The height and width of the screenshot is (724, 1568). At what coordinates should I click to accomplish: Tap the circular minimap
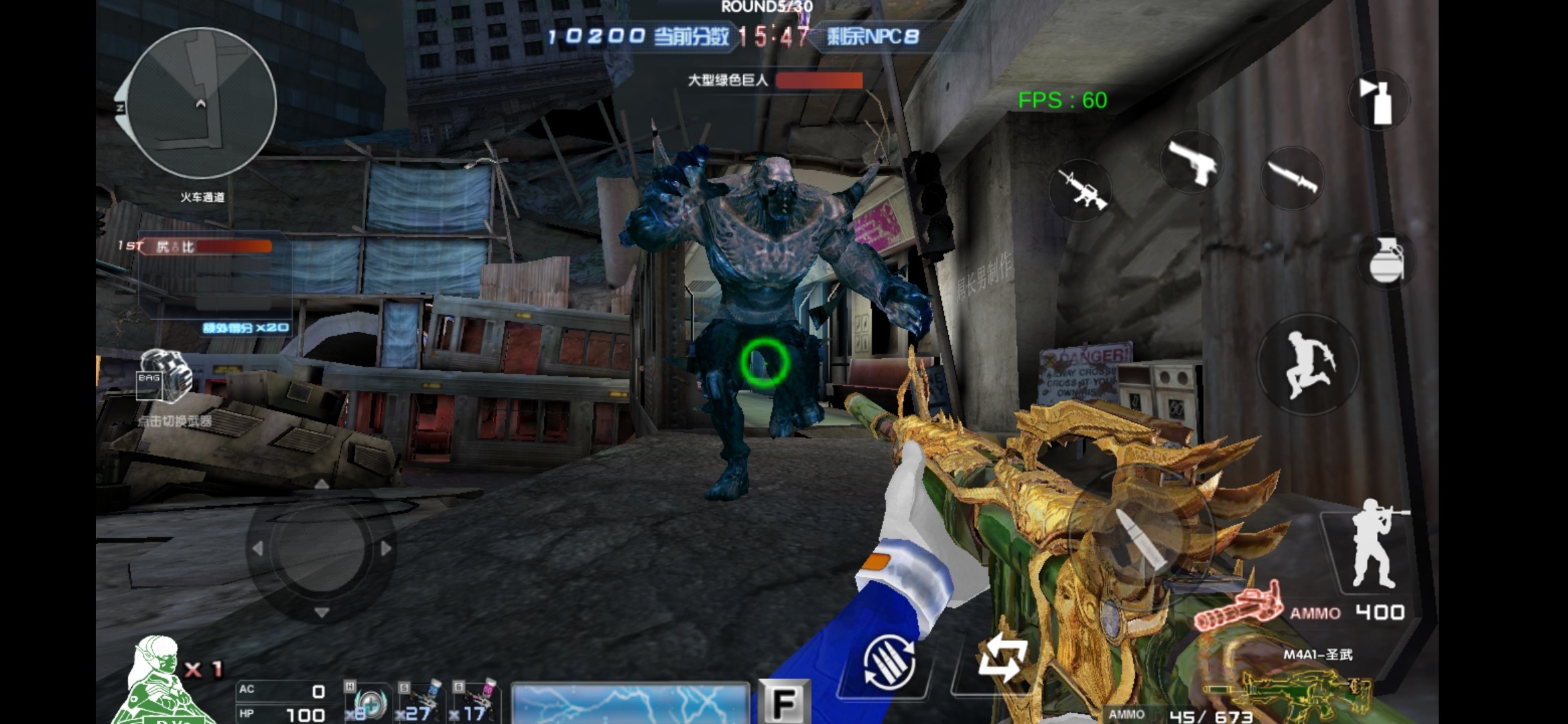201,104
